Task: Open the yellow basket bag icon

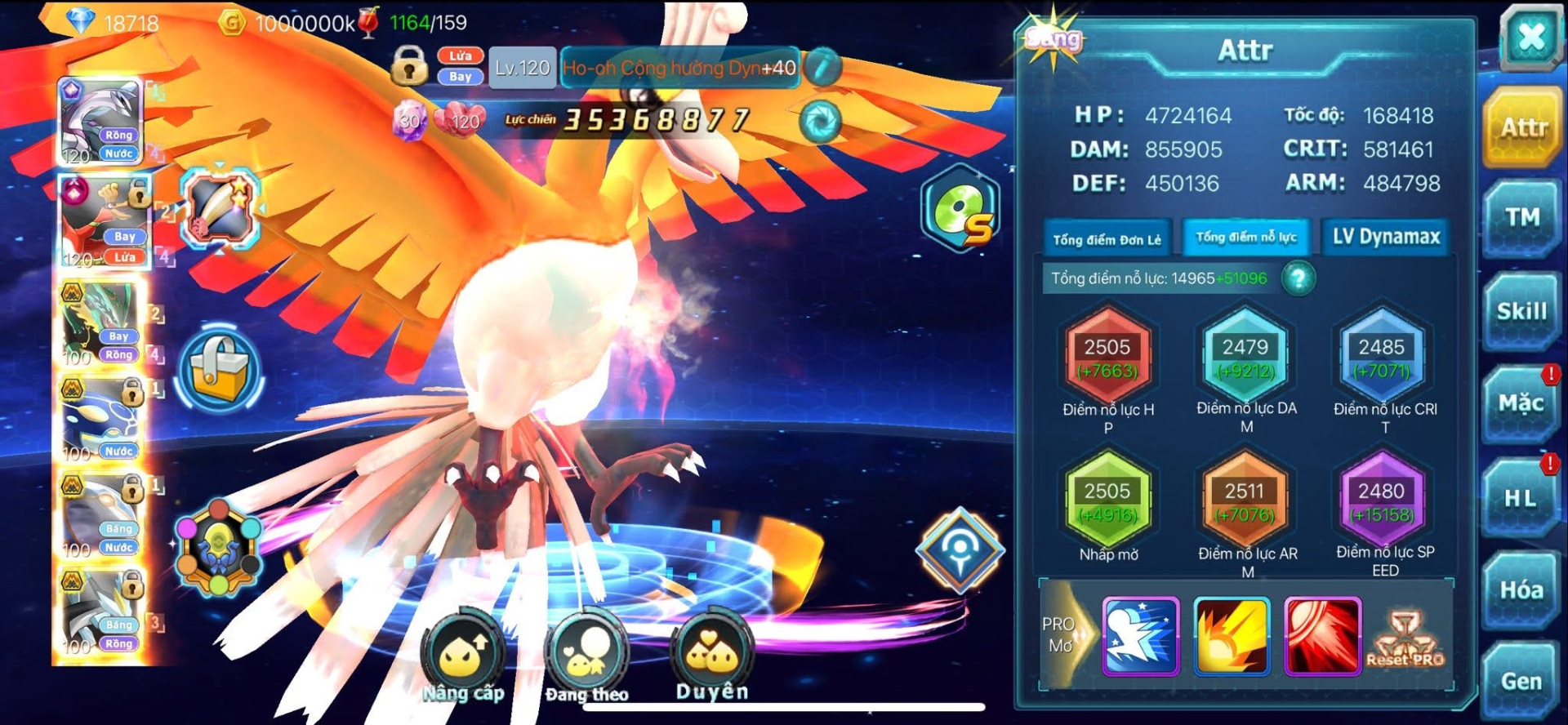Action: point(219,371)
